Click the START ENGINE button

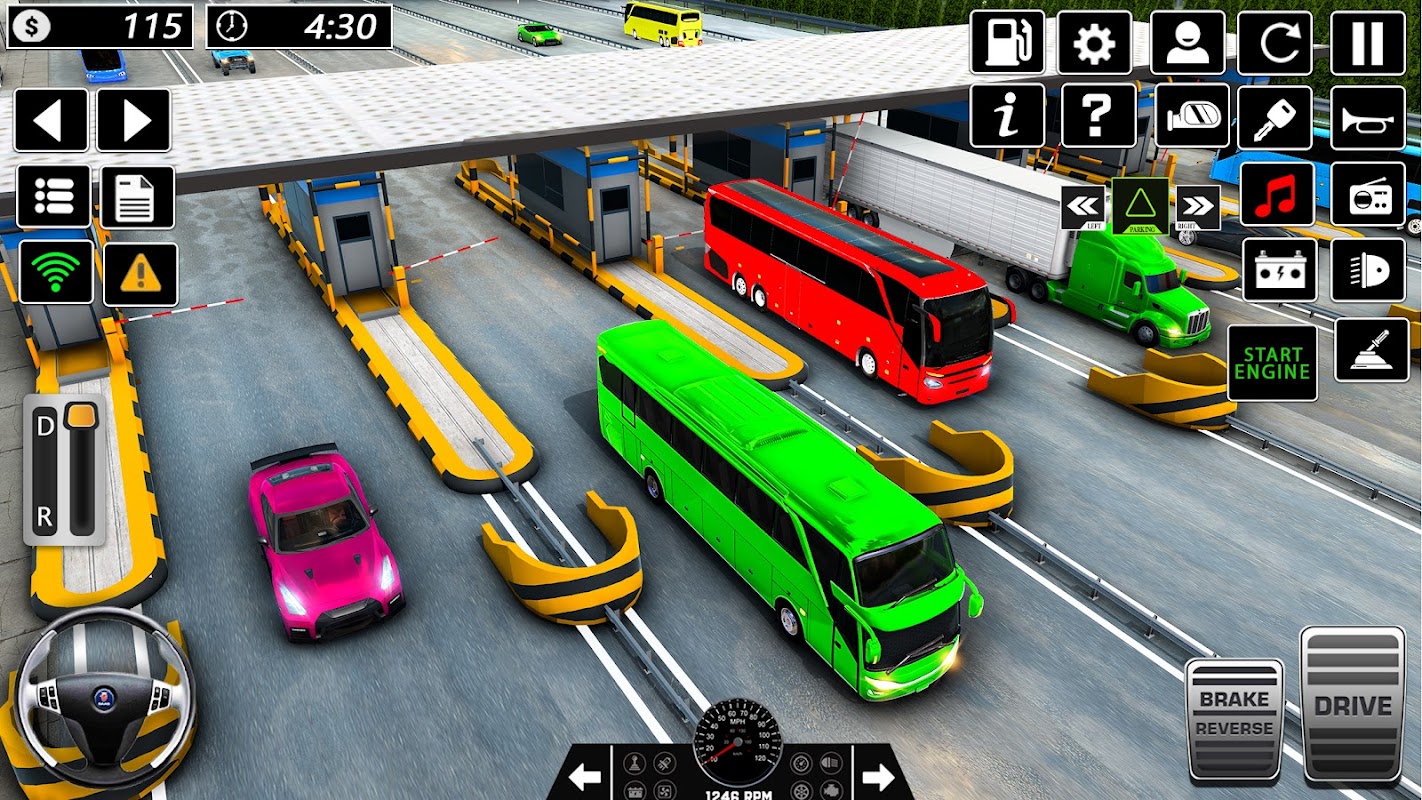click(1272, 363)
